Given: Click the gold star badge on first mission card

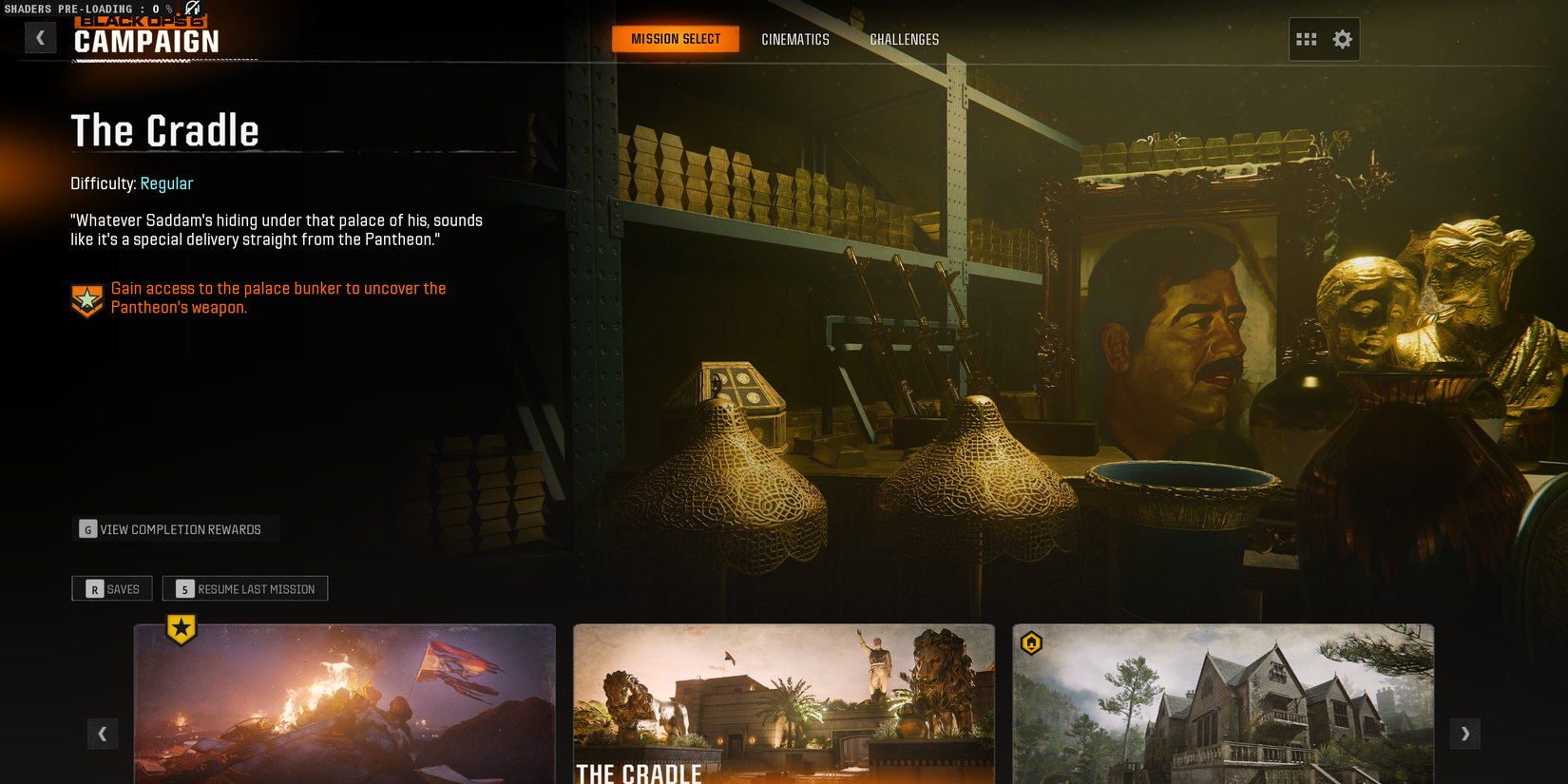Looking at the screenshot, I should tap(179, 627).
